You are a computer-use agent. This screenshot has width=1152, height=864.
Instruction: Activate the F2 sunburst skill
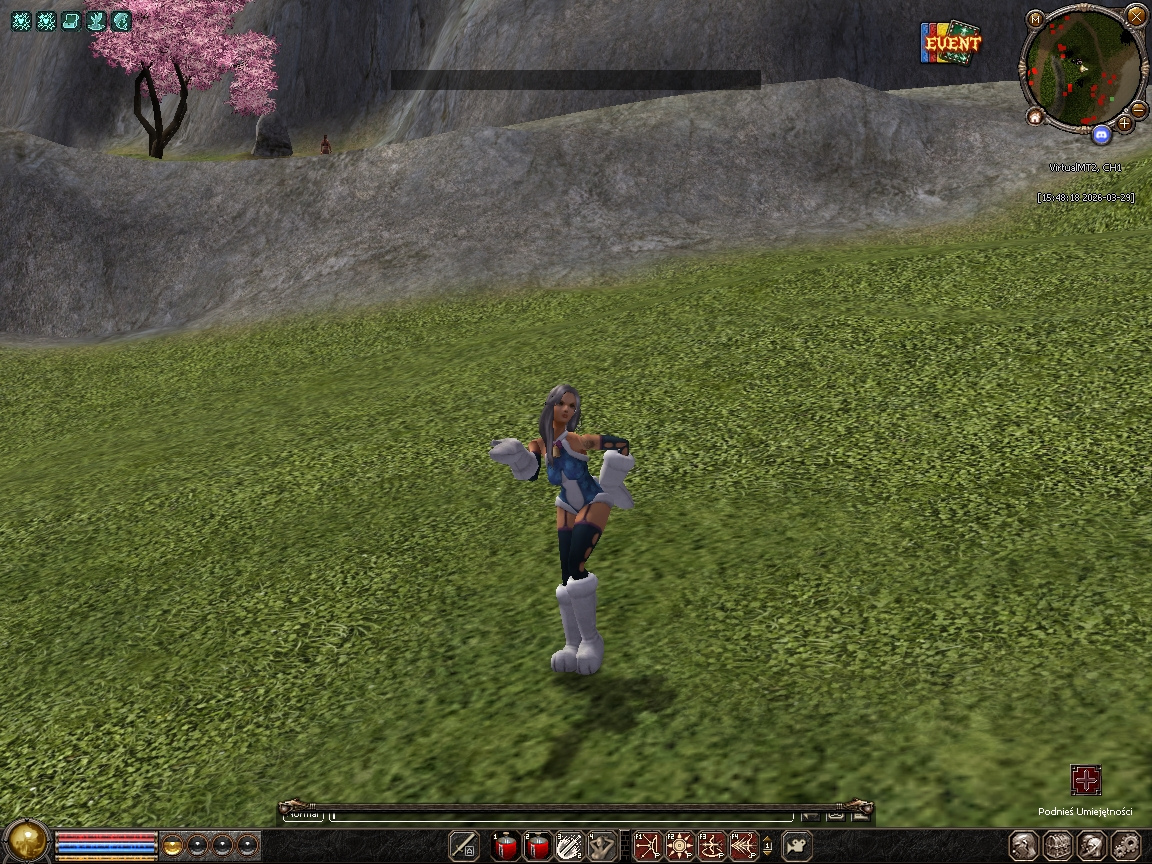click(x=680, y=847)
